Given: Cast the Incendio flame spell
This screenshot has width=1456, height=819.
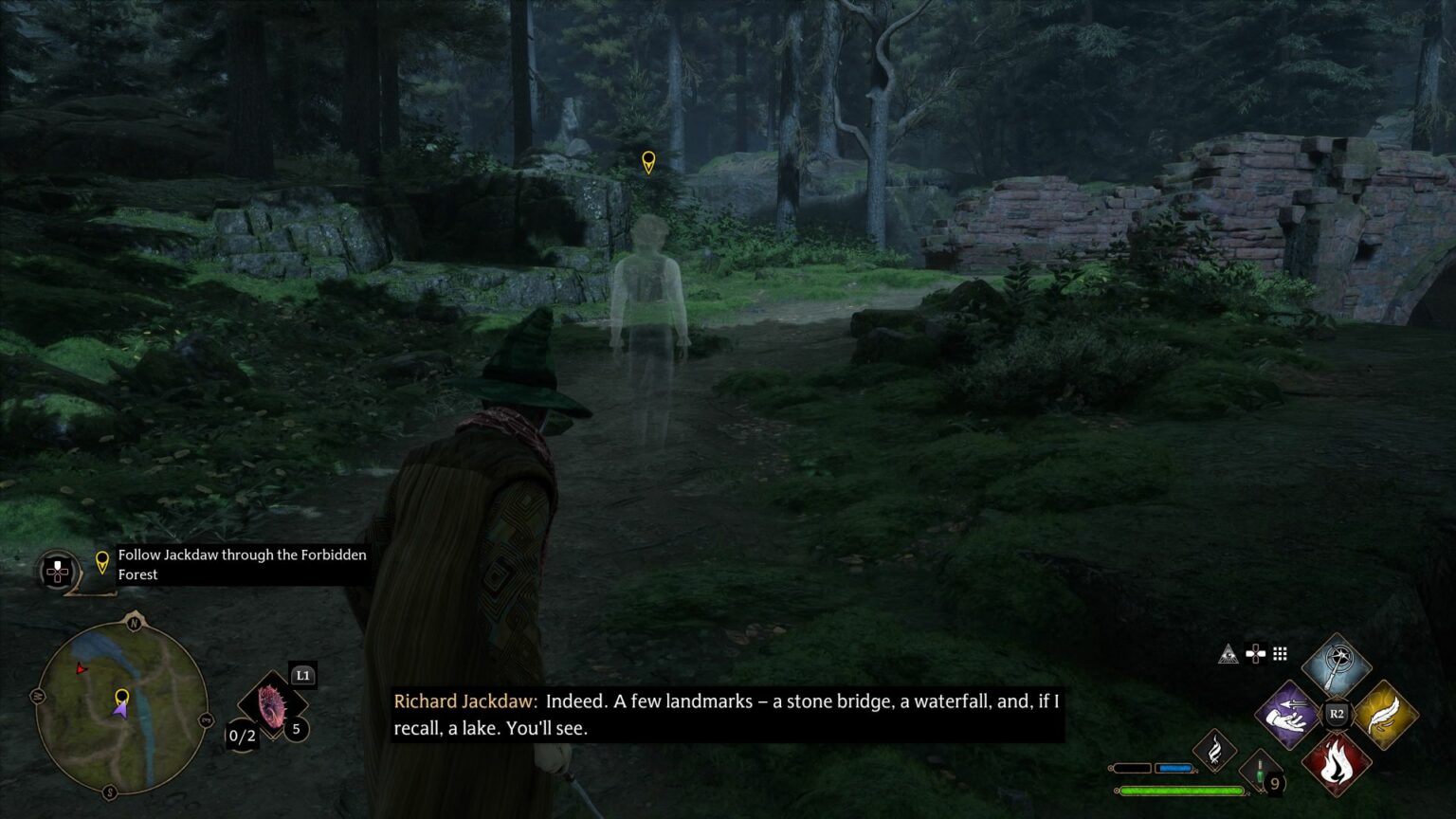Looking at the screenshot, I should pos(1336,762).
